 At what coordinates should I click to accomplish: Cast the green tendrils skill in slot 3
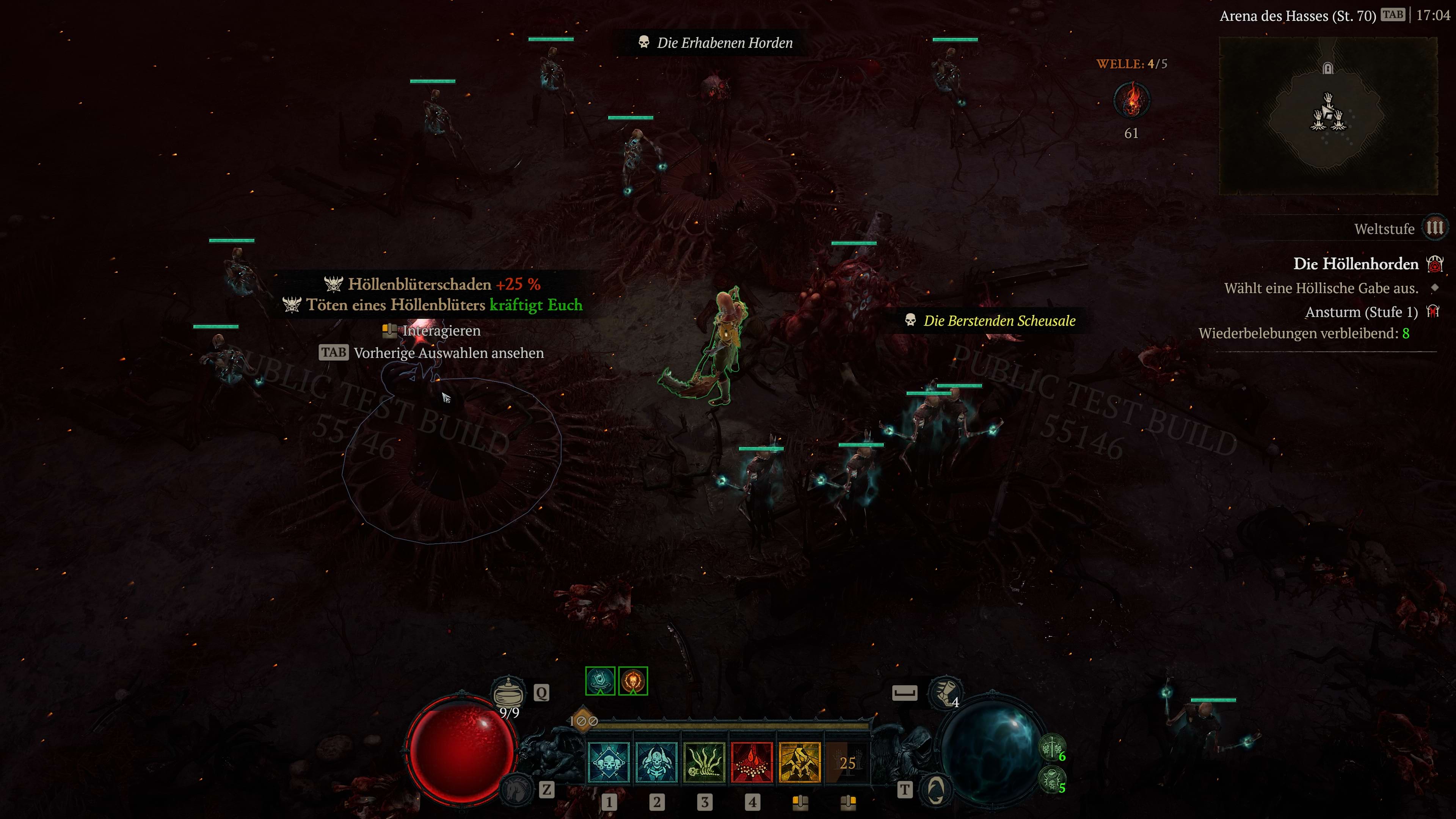point(704,763)
